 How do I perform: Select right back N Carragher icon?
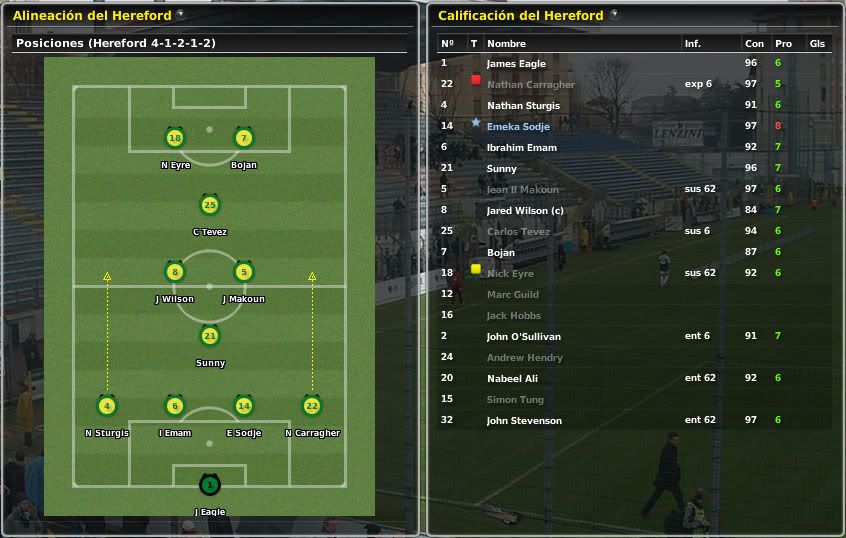tap(312, 406)
